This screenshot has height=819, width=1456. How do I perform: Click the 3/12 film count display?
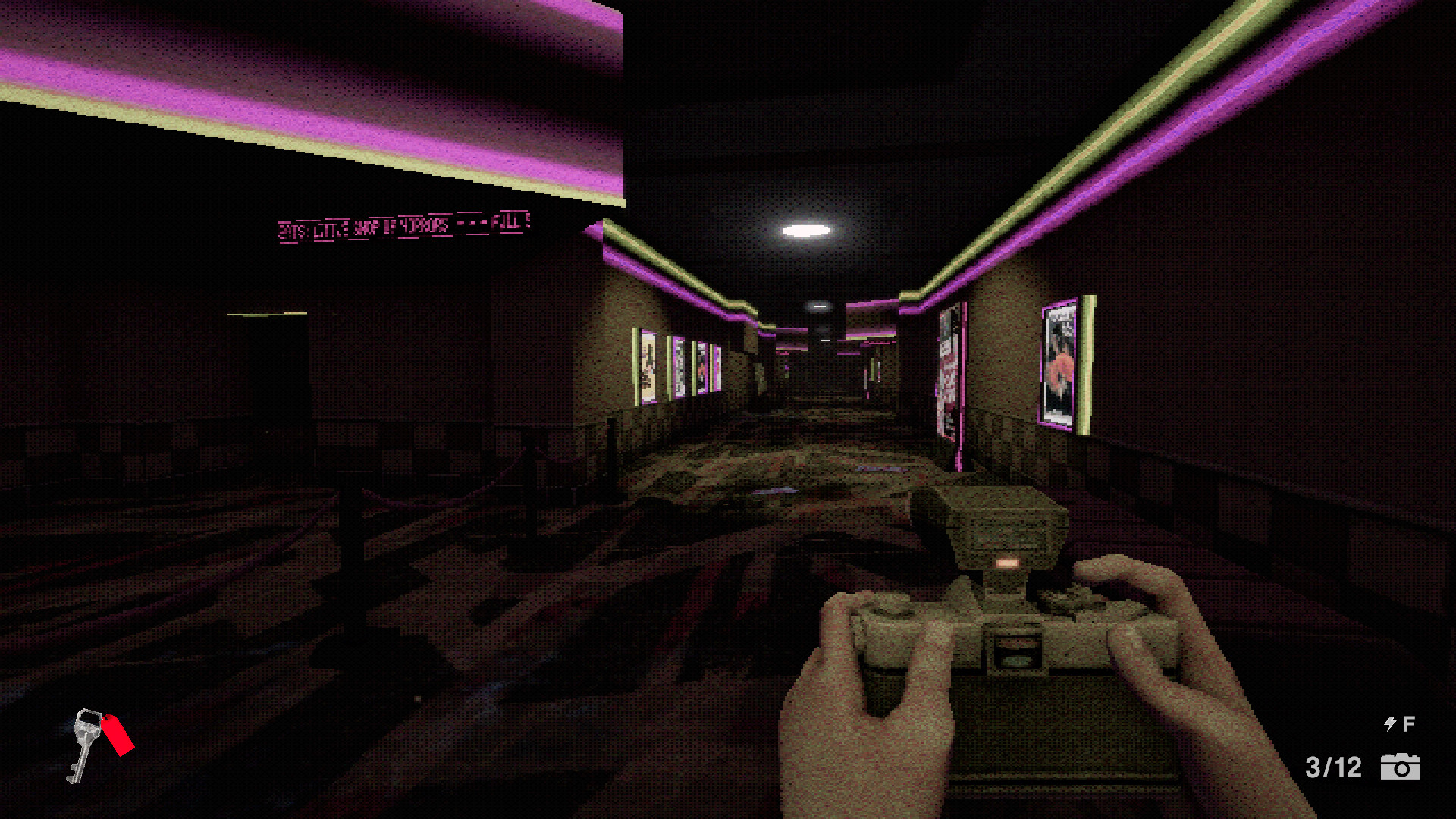click(x=1332, y=767)
